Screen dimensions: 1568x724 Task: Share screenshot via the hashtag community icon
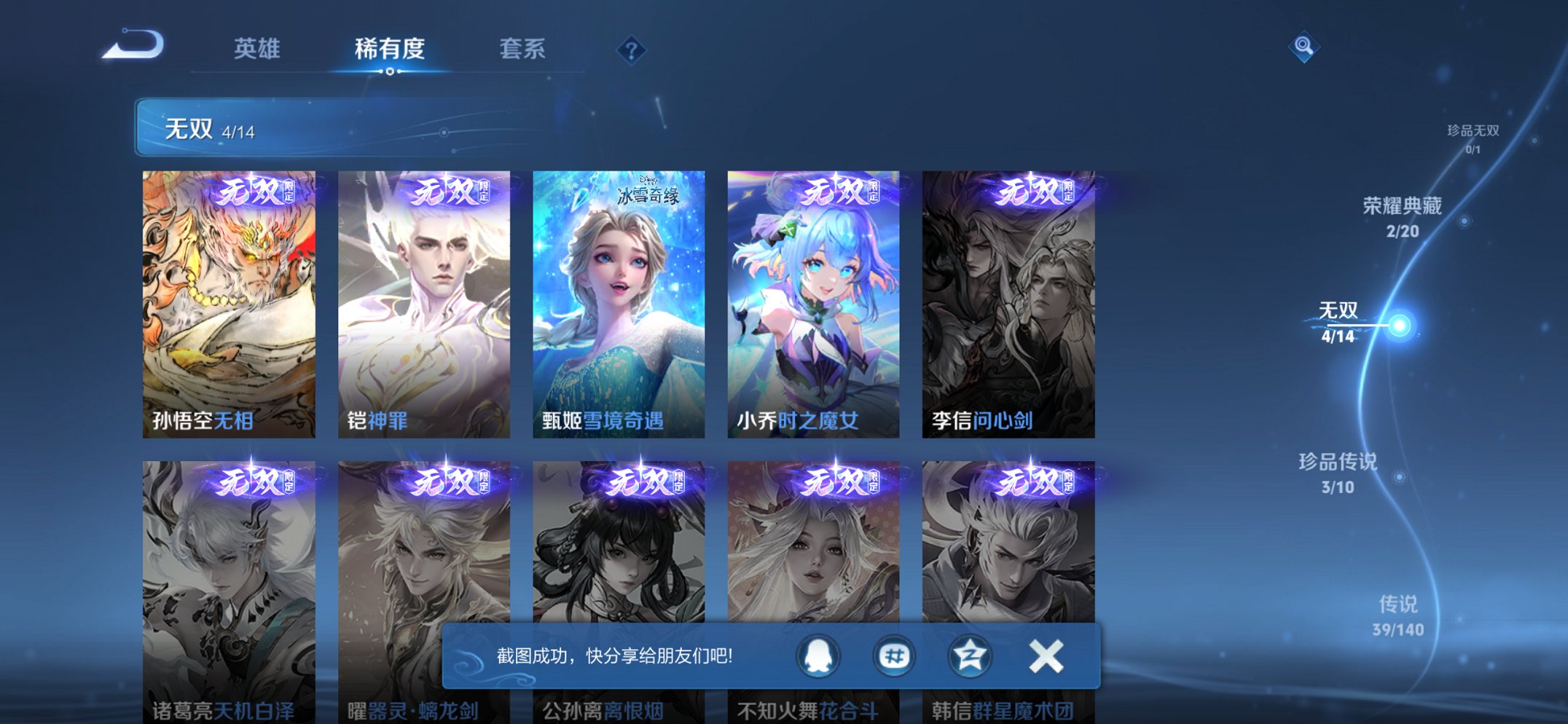[893, 656]
